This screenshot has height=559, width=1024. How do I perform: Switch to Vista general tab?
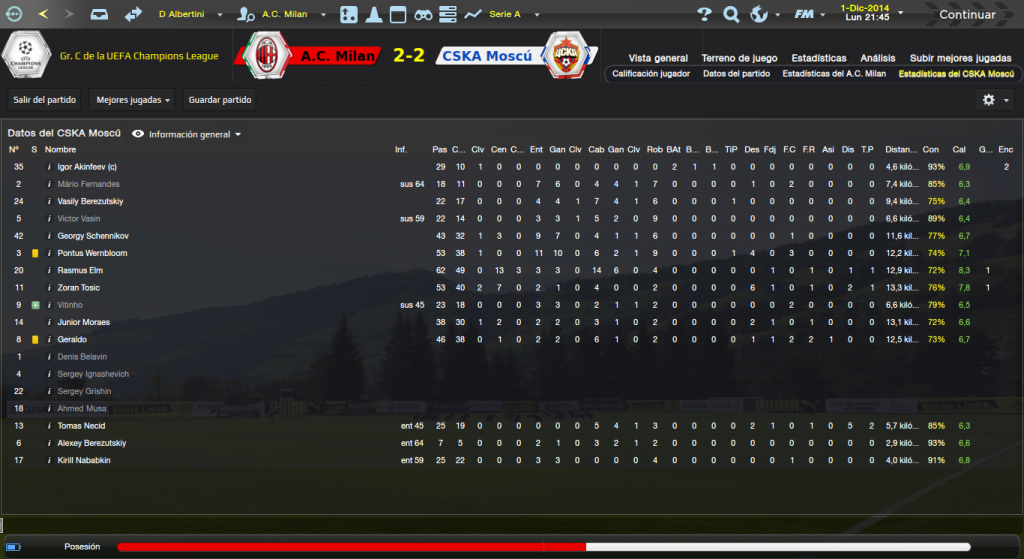pos(658,58)
